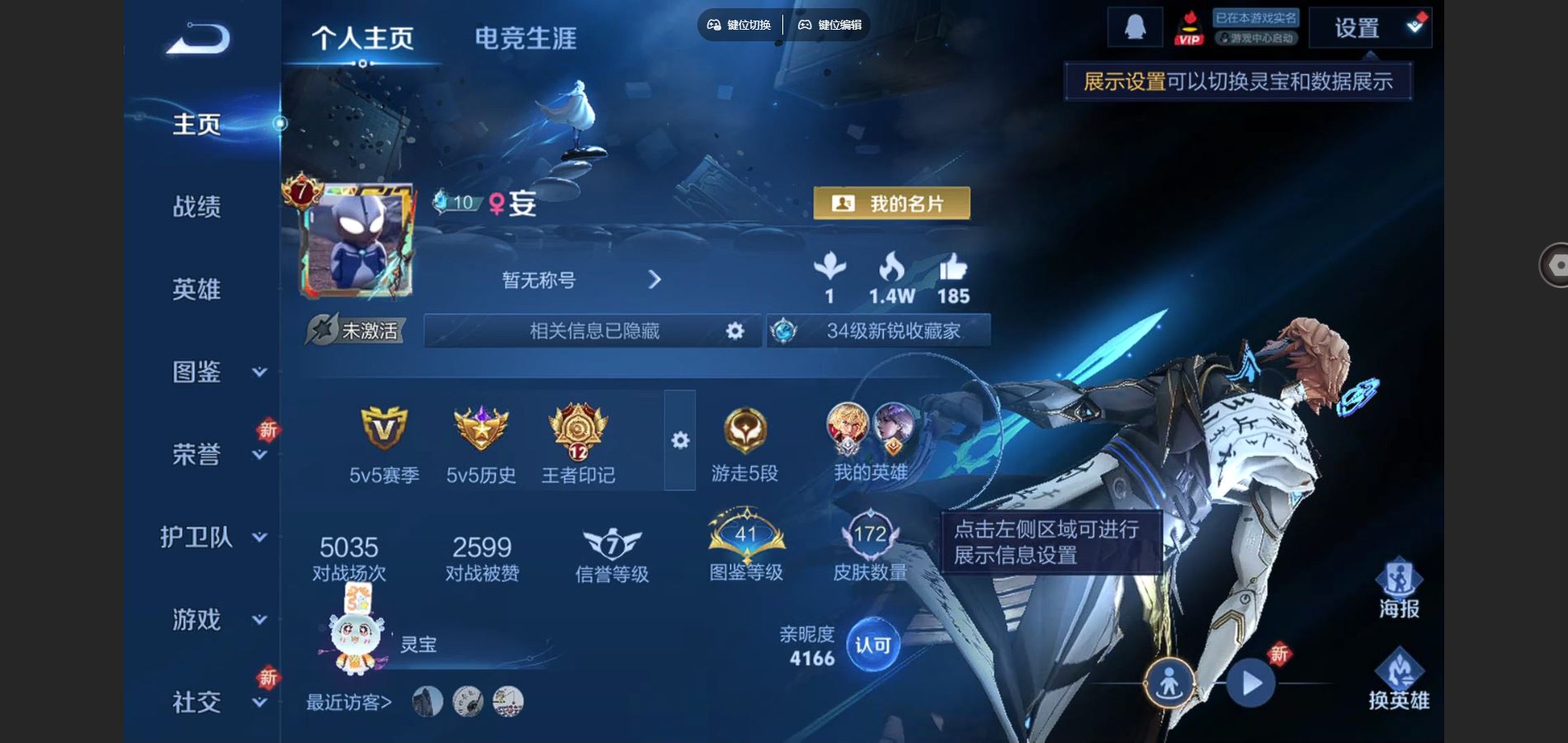The image size is (1568, 743).
Task: View the 最近访客 list
Action: click(x=348, y=703)
